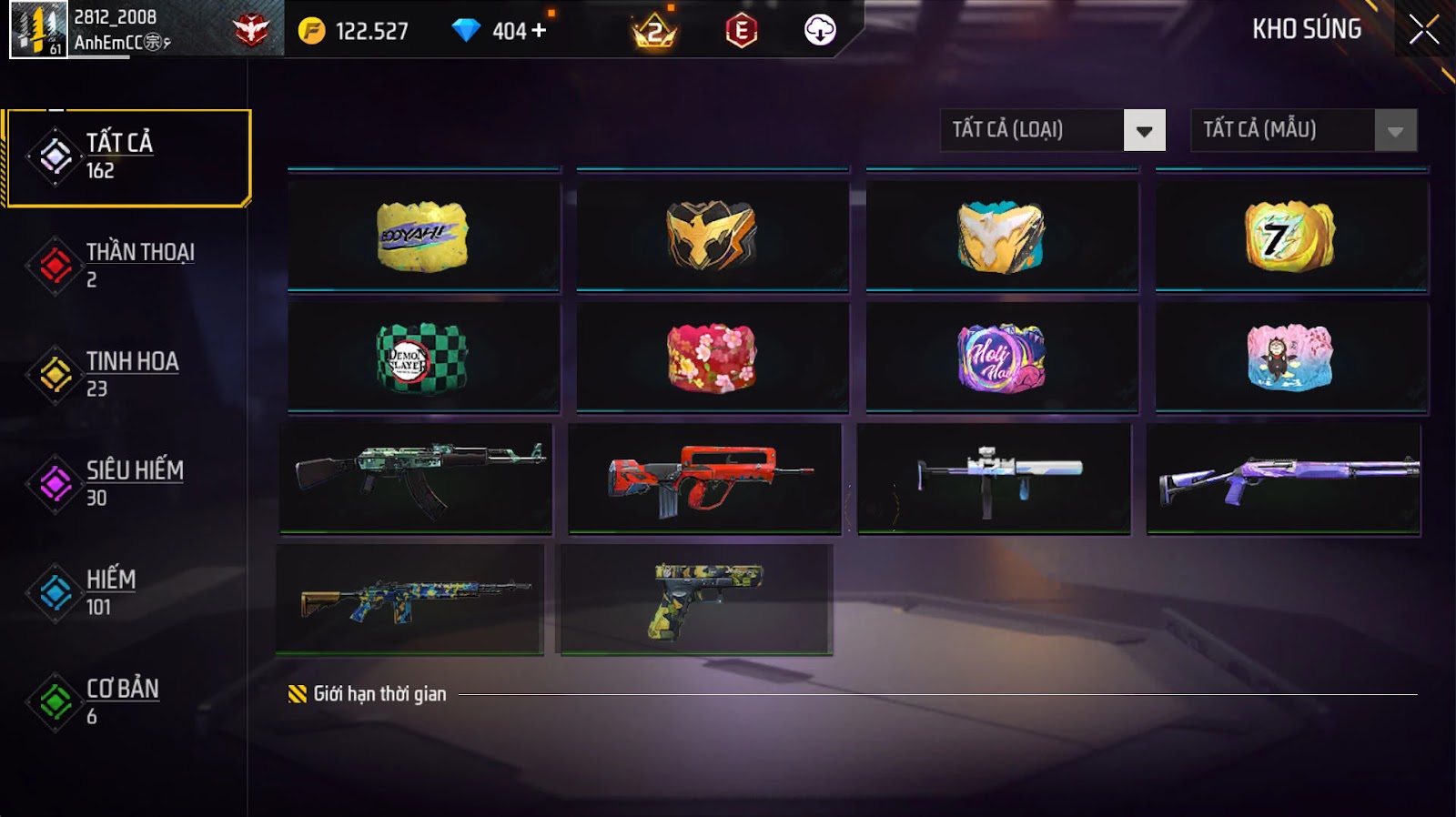
Task: Select the yellow Booyah gloo wall skin
Action: point(423,237)
